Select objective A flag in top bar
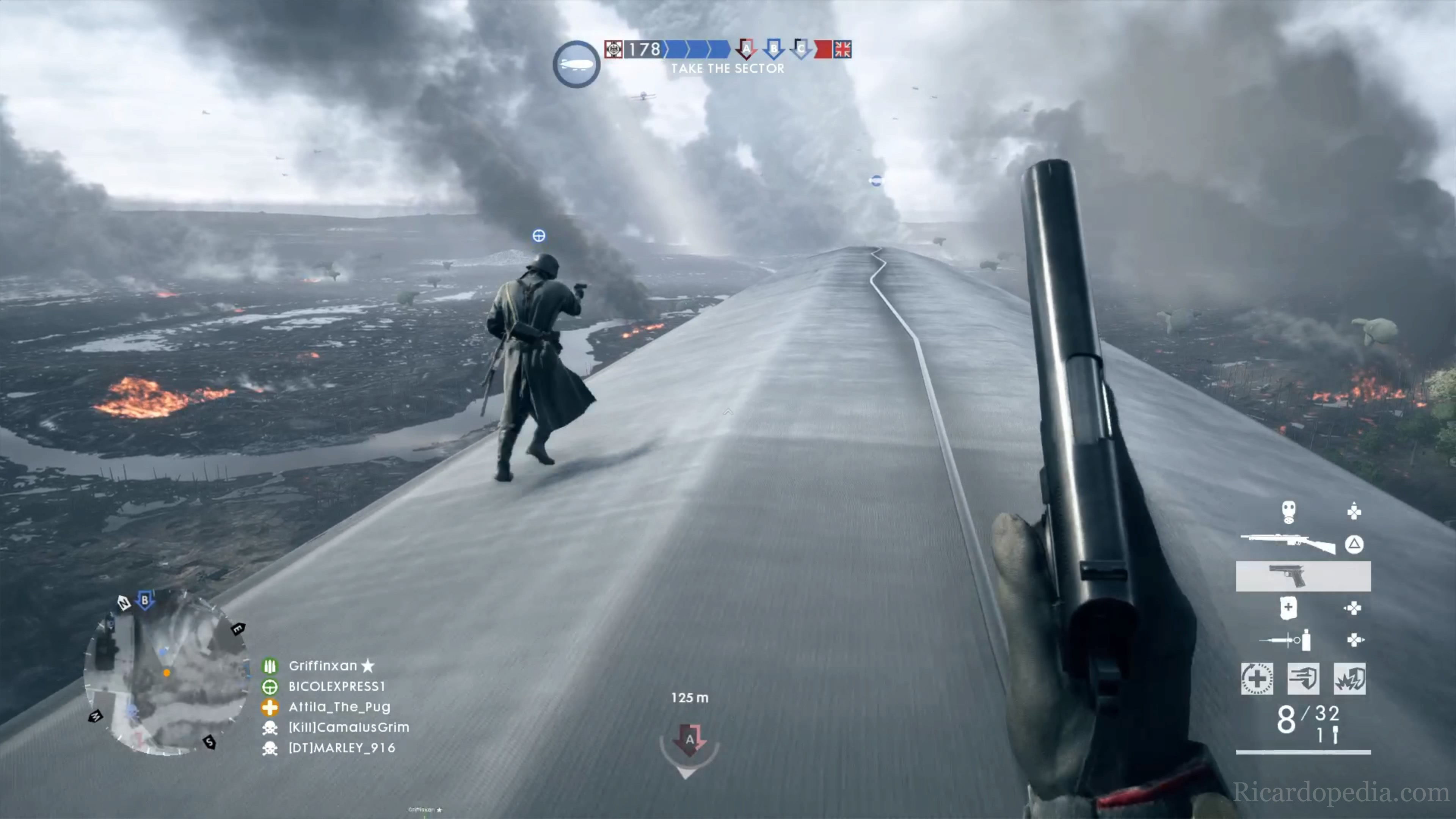The image size is (1456, 819). coord(746,49)
